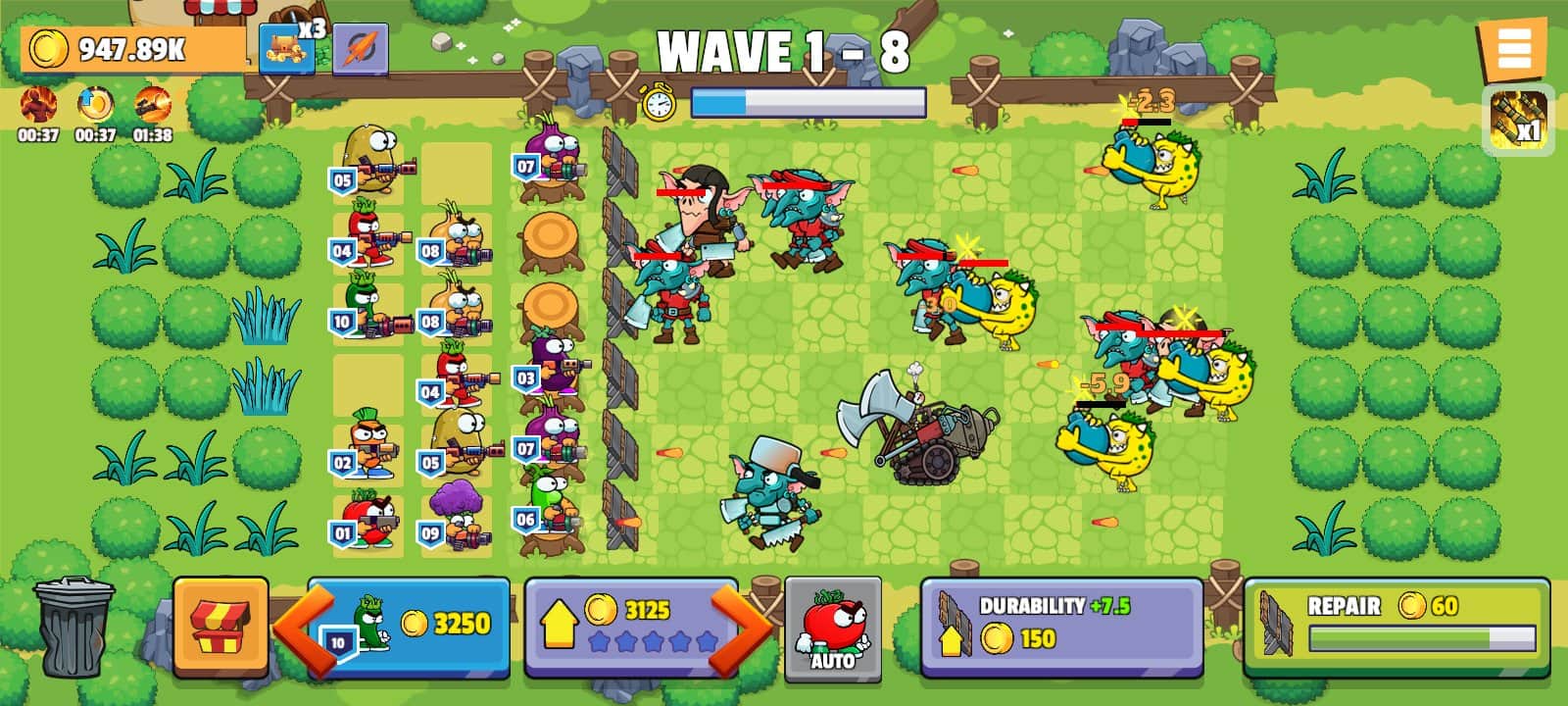Select the treasure cart booster with x3 count

click(286, 46)
